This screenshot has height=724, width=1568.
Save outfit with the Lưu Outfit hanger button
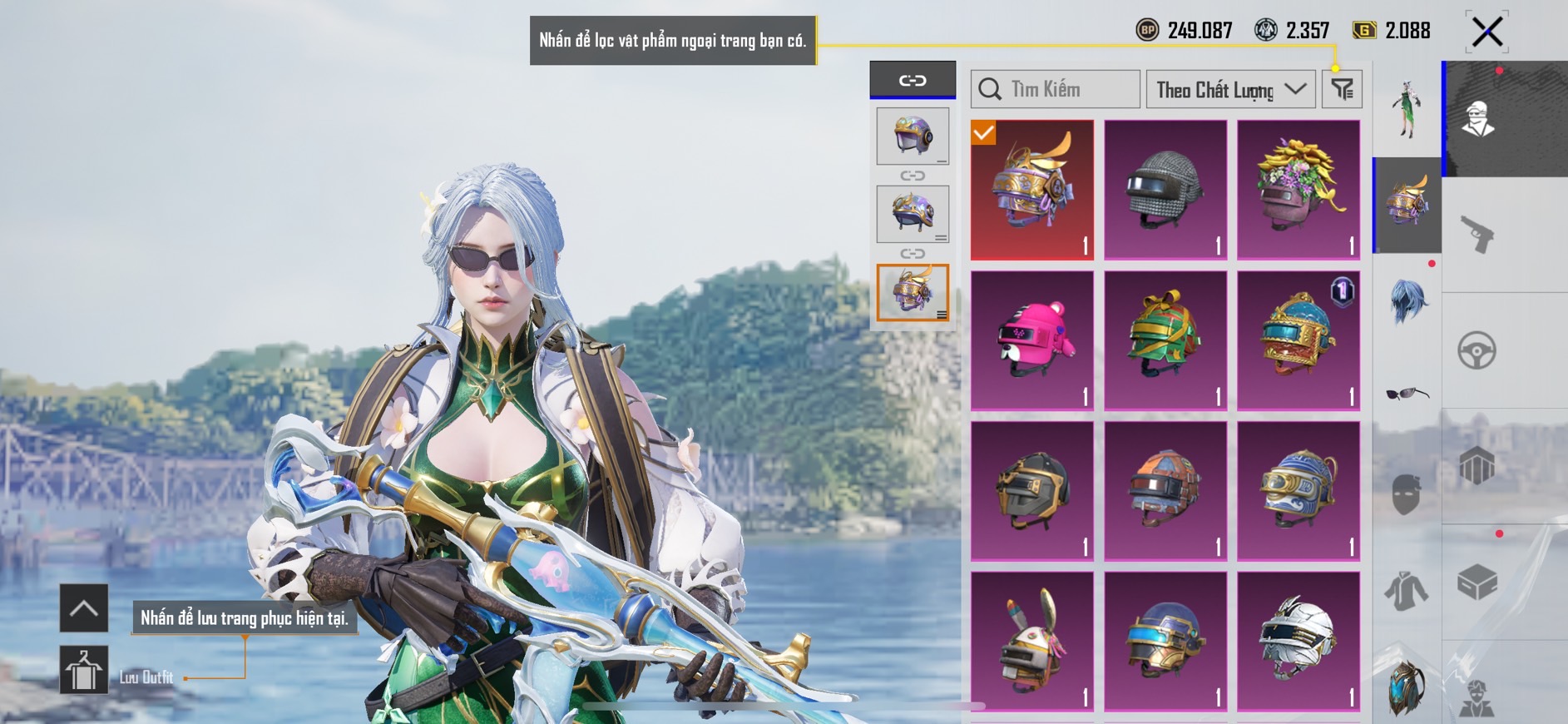84,670
